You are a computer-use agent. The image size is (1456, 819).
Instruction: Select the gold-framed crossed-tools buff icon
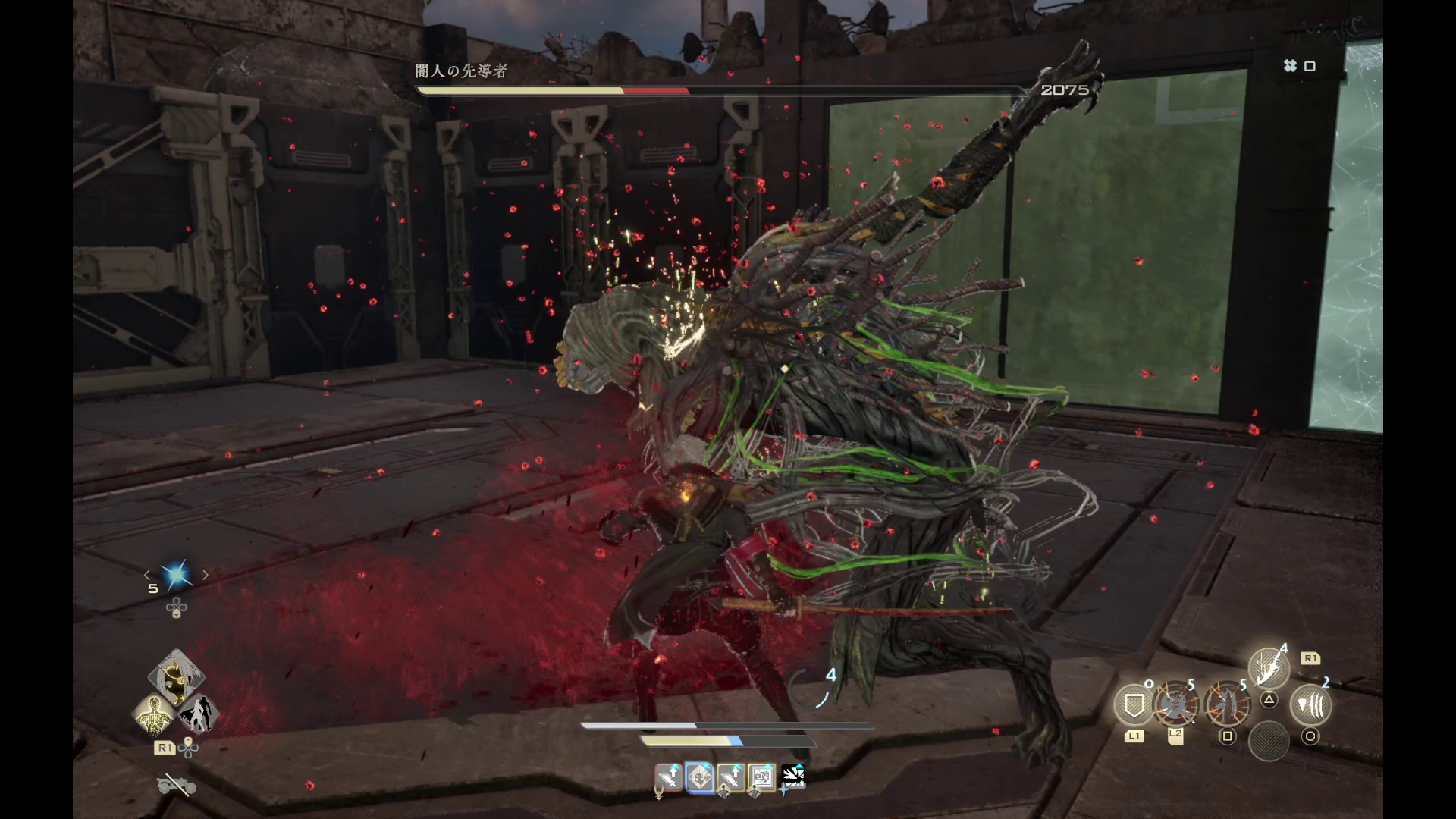pos(761,778)
